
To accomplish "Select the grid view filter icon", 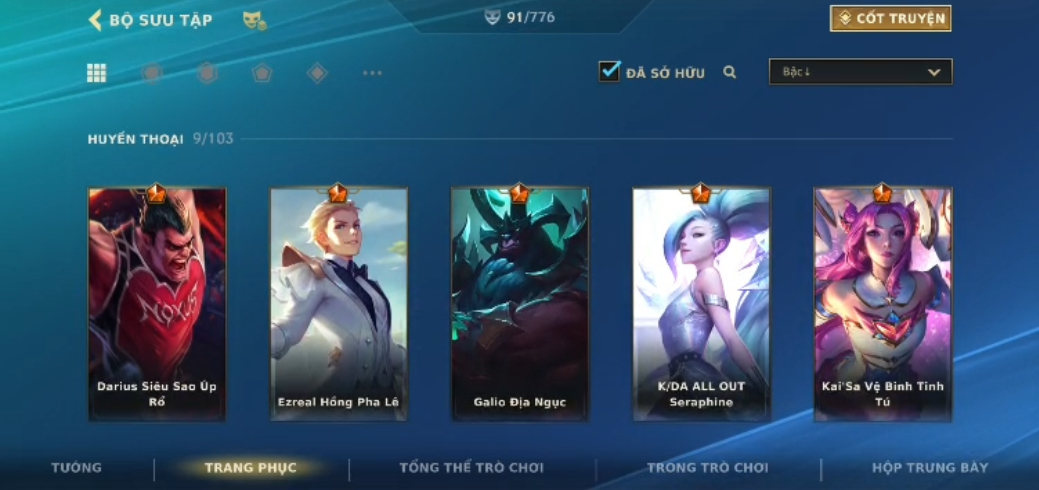I will [97, 73].
